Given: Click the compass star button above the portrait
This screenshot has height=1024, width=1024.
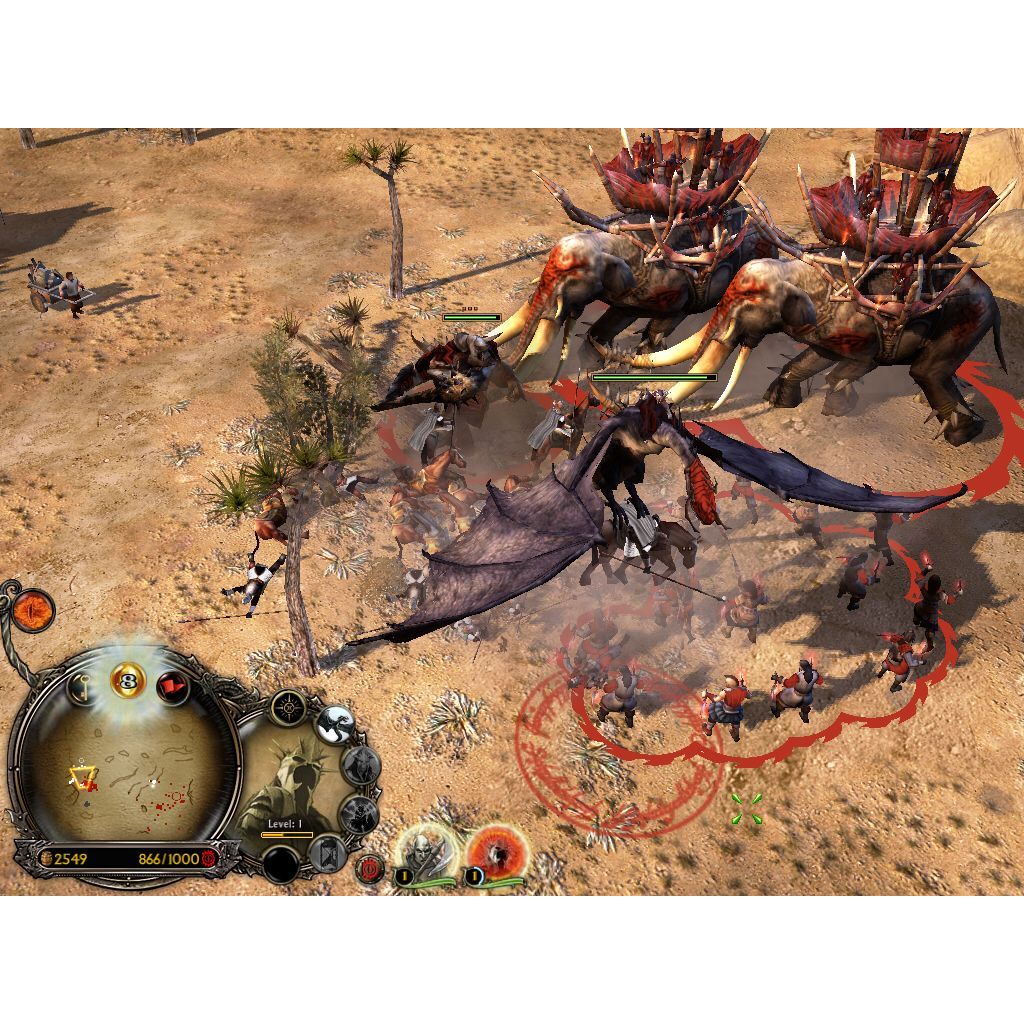Looking at the screenshot, I should coord(289,707).
